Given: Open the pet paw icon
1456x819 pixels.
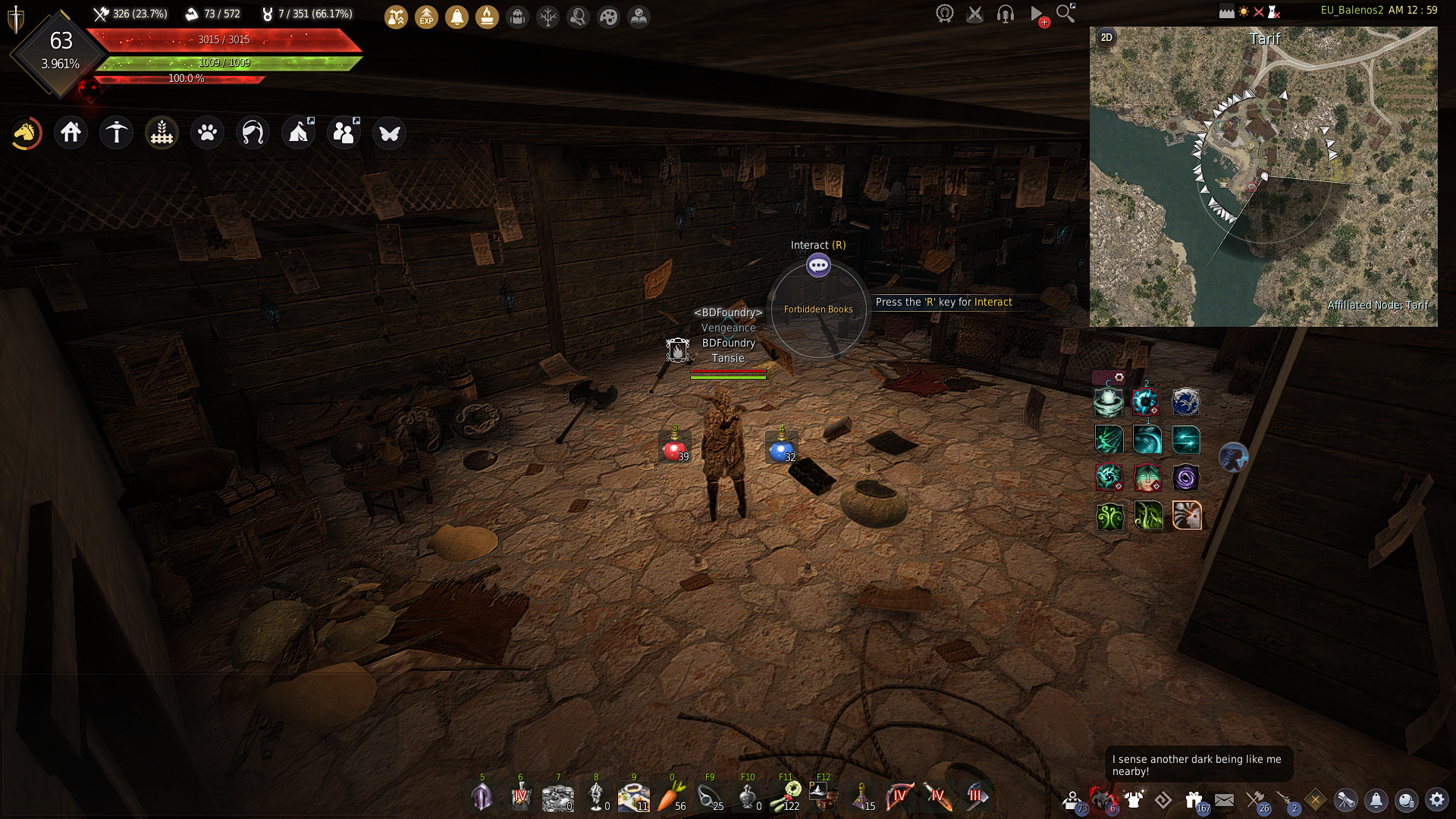Looking at the screenshot, I should pyautogui.click(x=207, y=133).
